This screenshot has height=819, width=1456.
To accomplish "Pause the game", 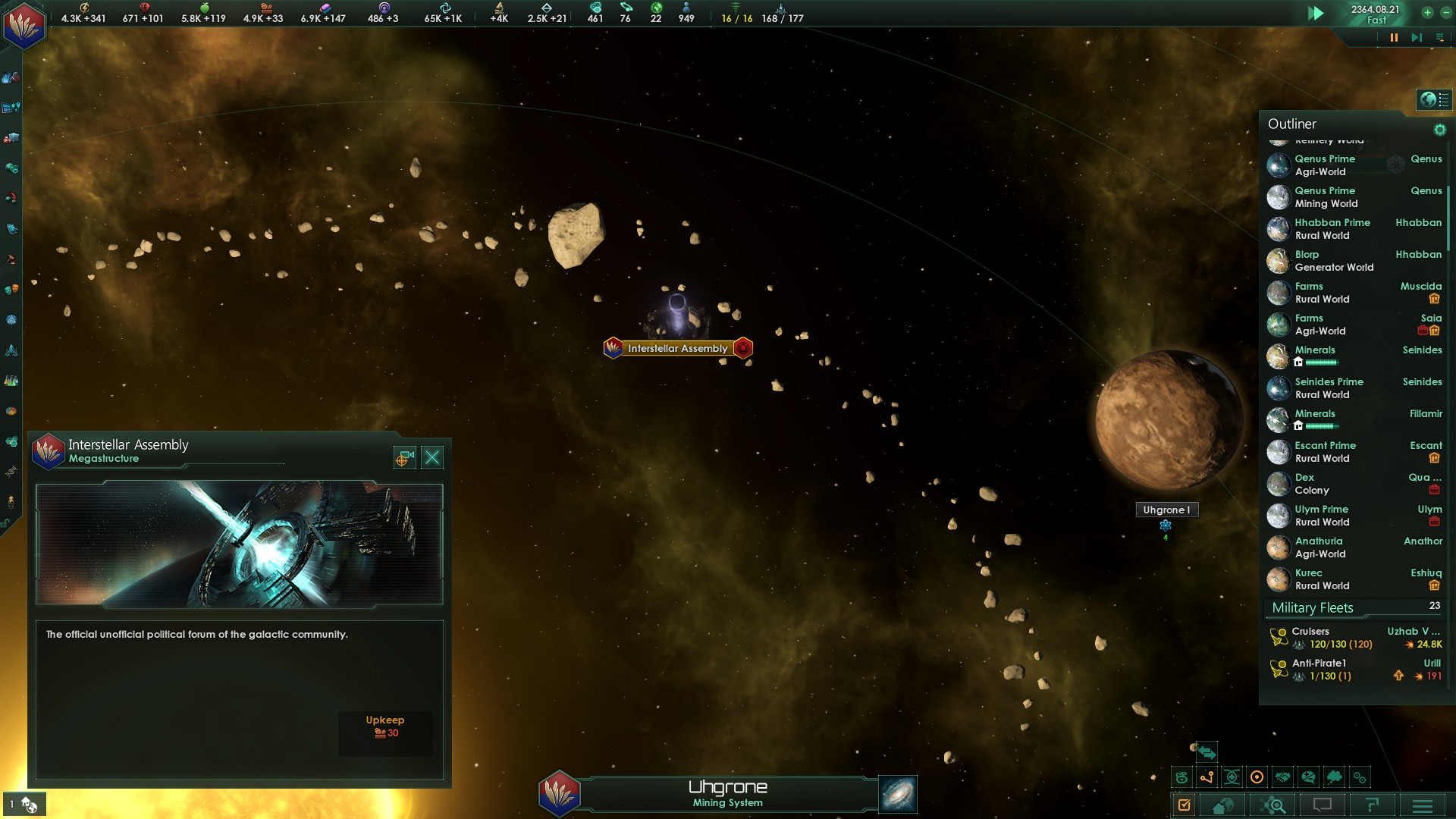I will tap(1394, 37).
